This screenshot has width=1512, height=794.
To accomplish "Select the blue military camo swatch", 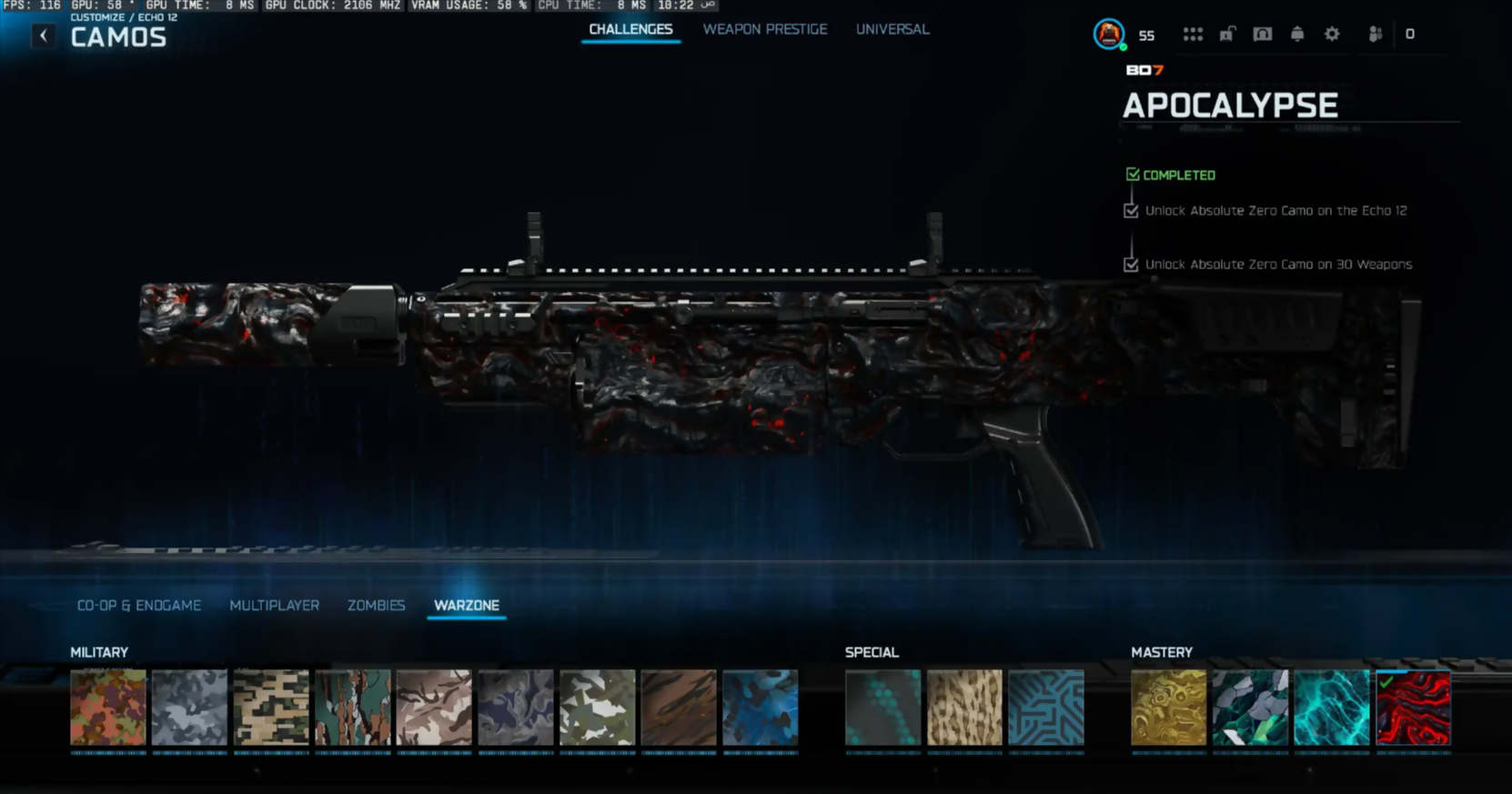I will click(760, 708).
